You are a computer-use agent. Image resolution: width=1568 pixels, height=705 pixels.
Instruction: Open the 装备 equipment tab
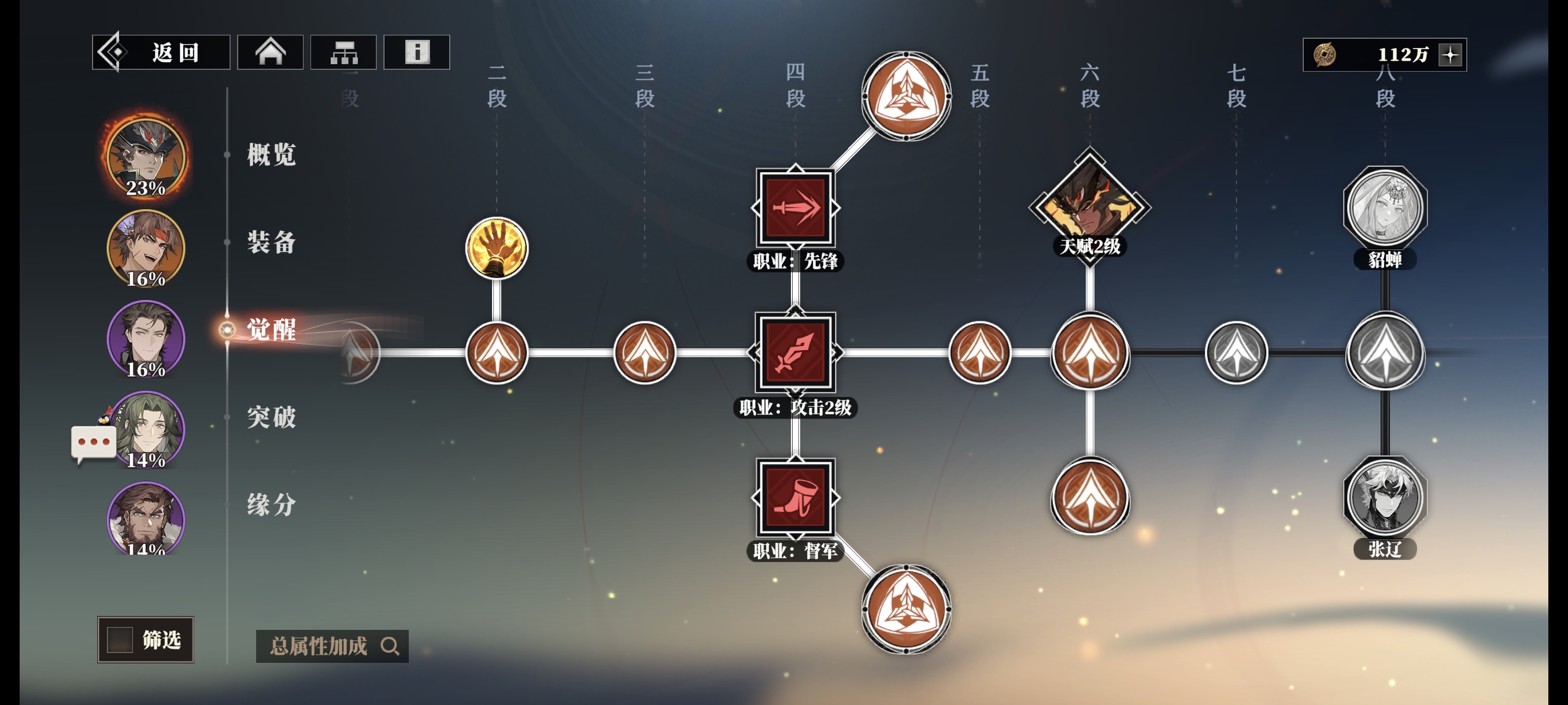point(272,242)
